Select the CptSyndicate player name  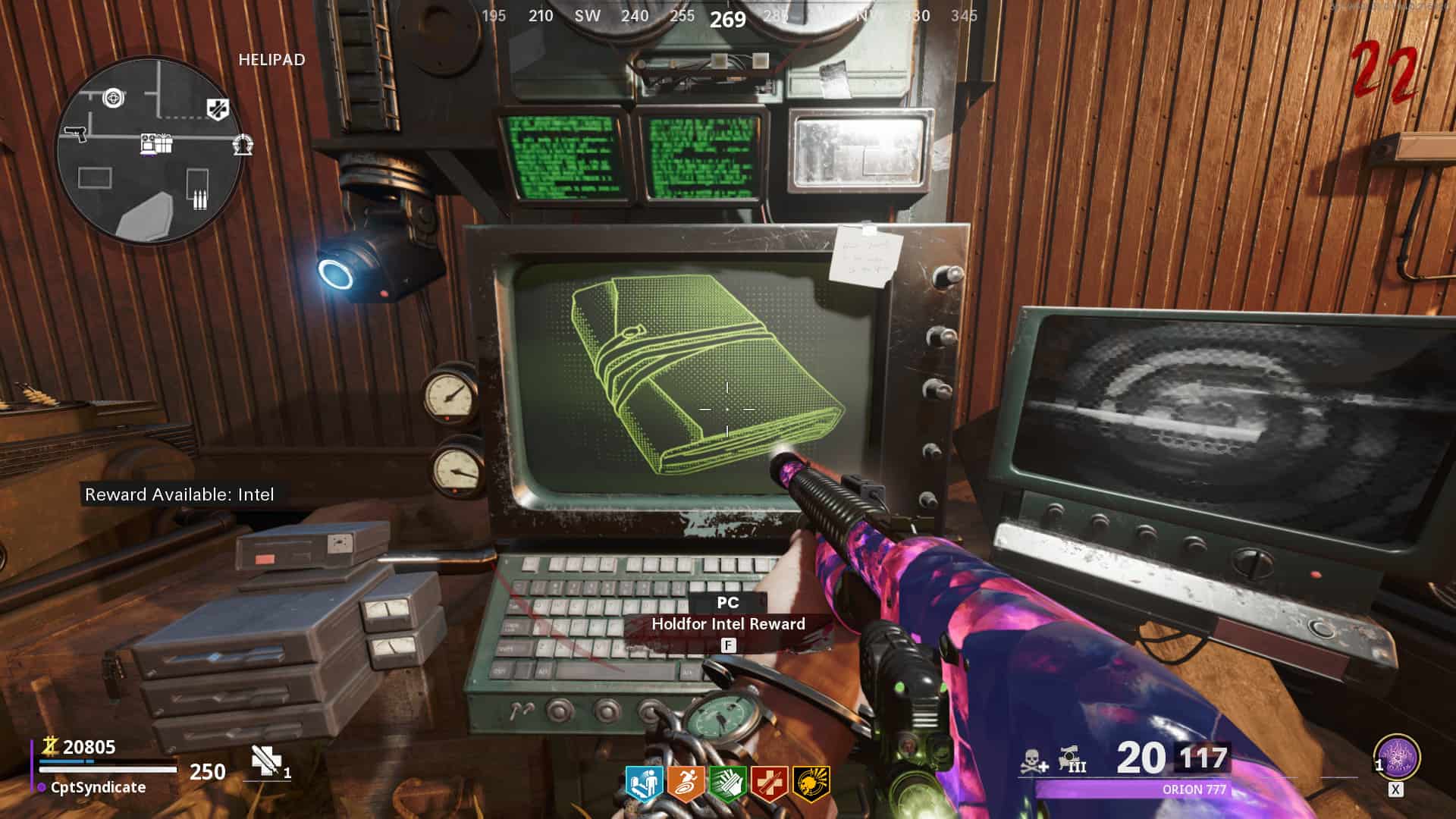(98, 787)
